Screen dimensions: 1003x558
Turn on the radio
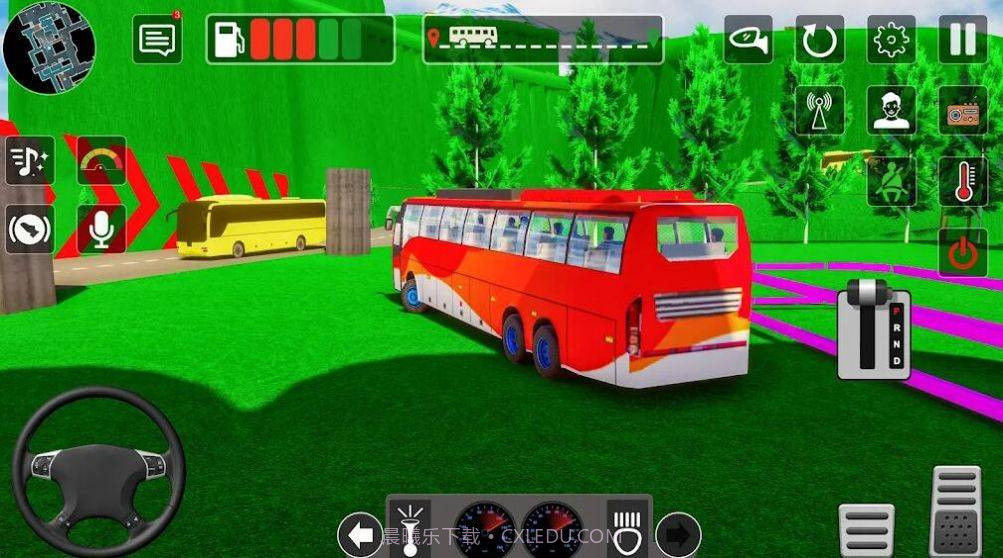(x=962, y=110)
